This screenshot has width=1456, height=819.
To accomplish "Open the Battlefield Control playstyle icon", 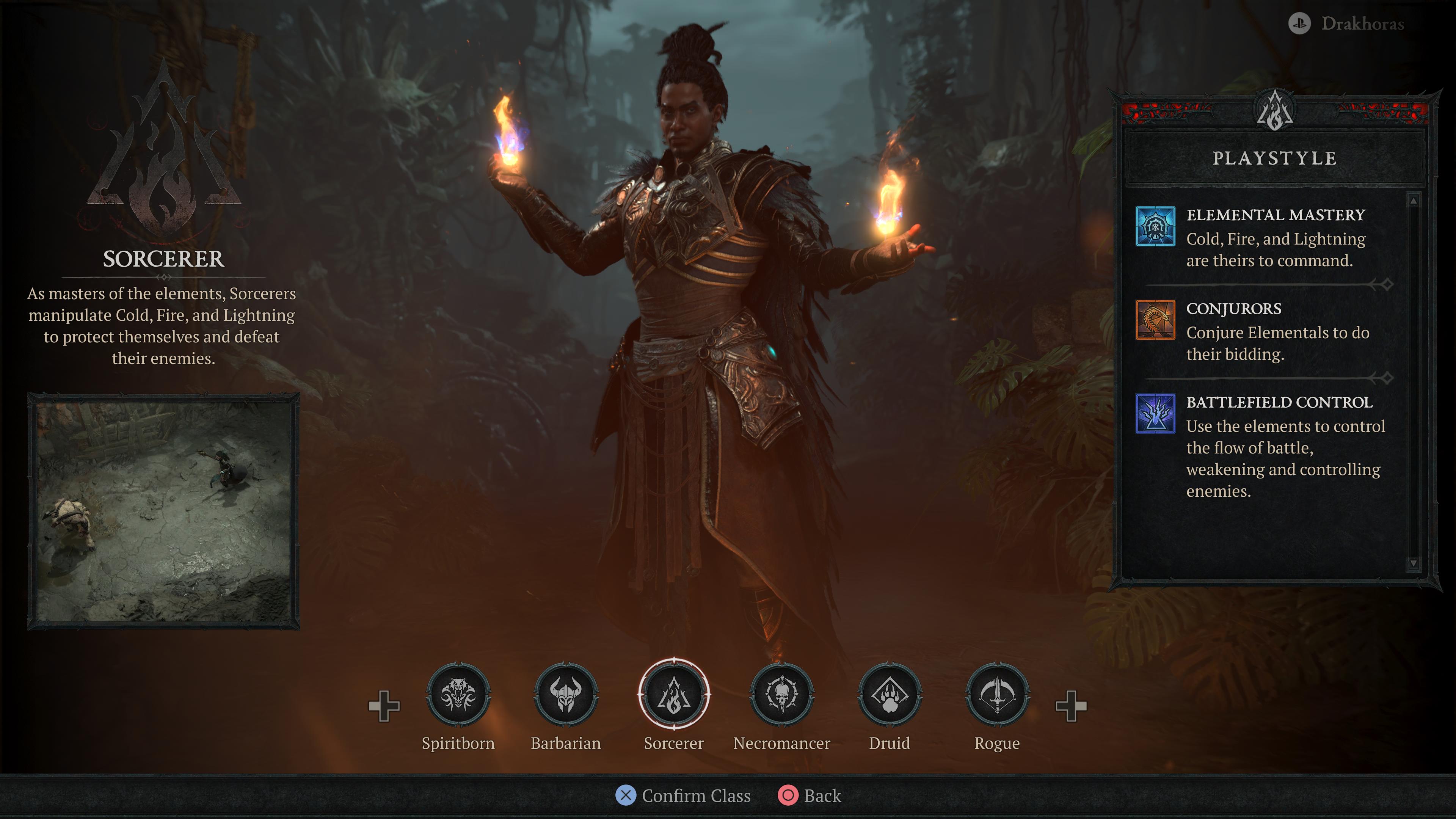I will pos(1155,413).
